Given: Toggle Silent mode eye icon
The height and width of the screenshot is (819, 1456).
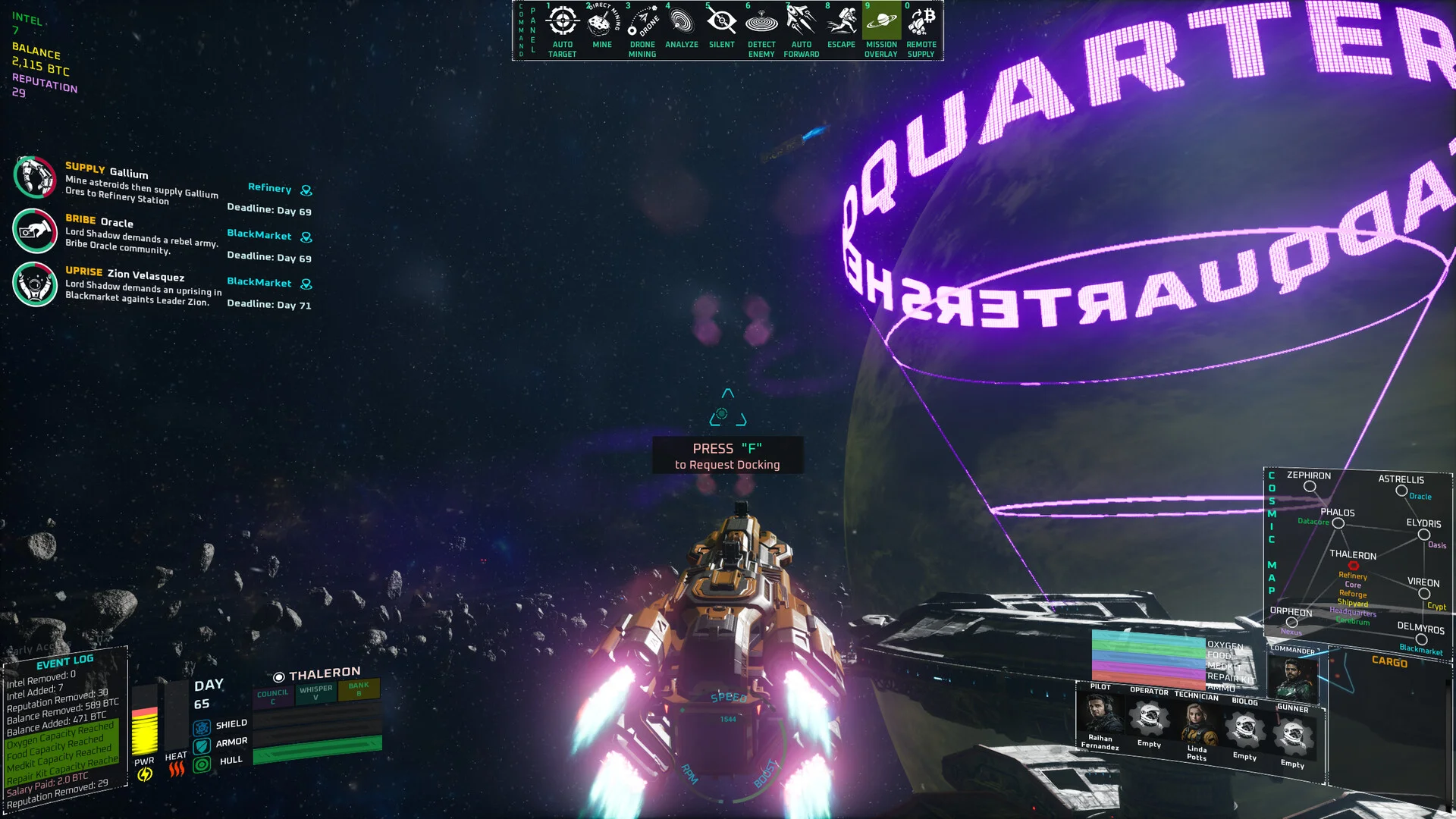Looking at the screenshot, I should point(722,21).
